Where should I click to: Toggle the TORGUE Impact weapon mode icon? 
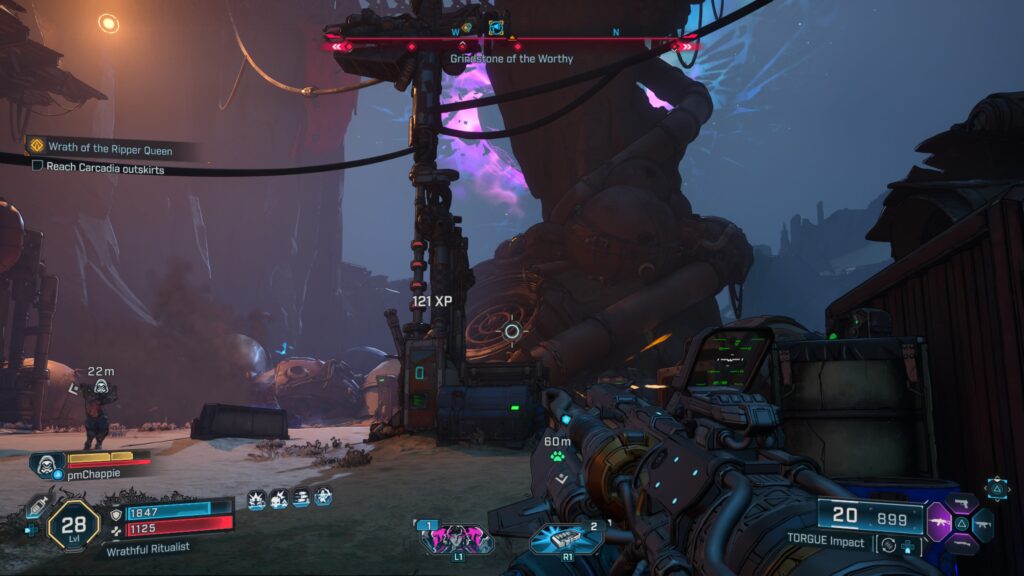pos(887,545)
